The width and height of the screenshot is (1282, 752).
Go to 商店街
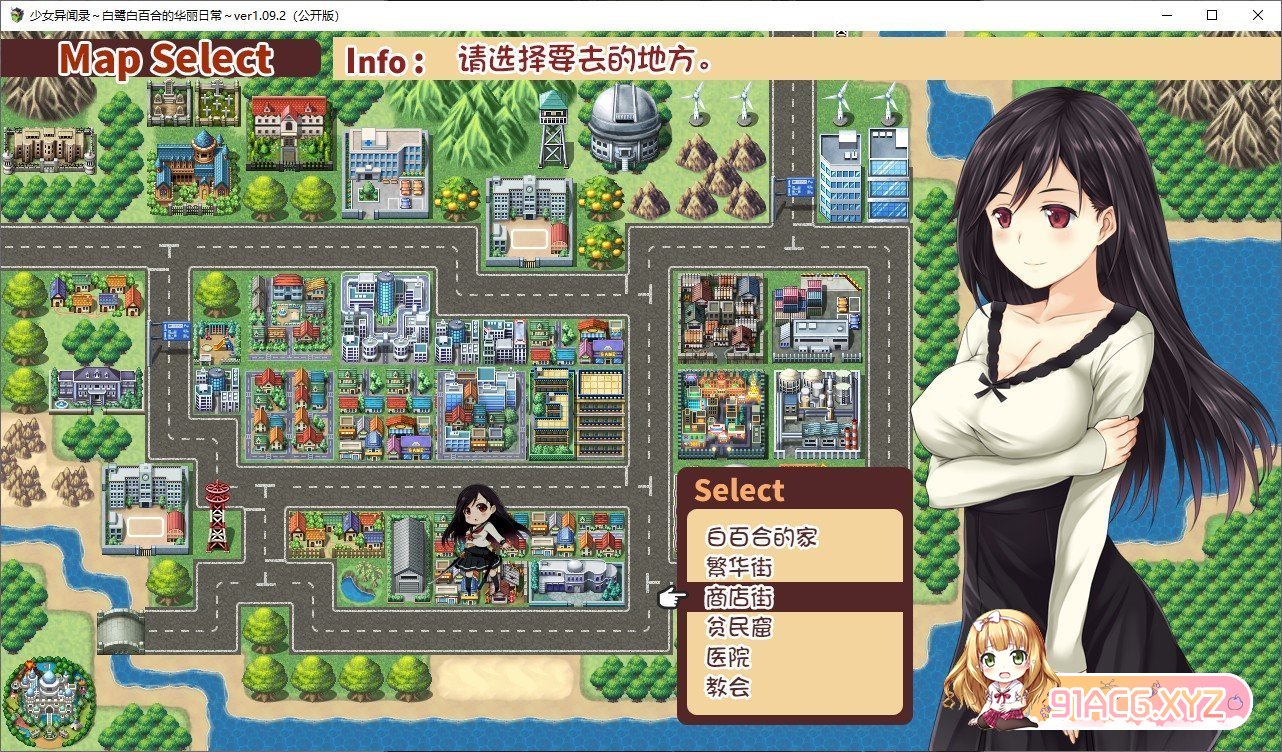(739, 597)
